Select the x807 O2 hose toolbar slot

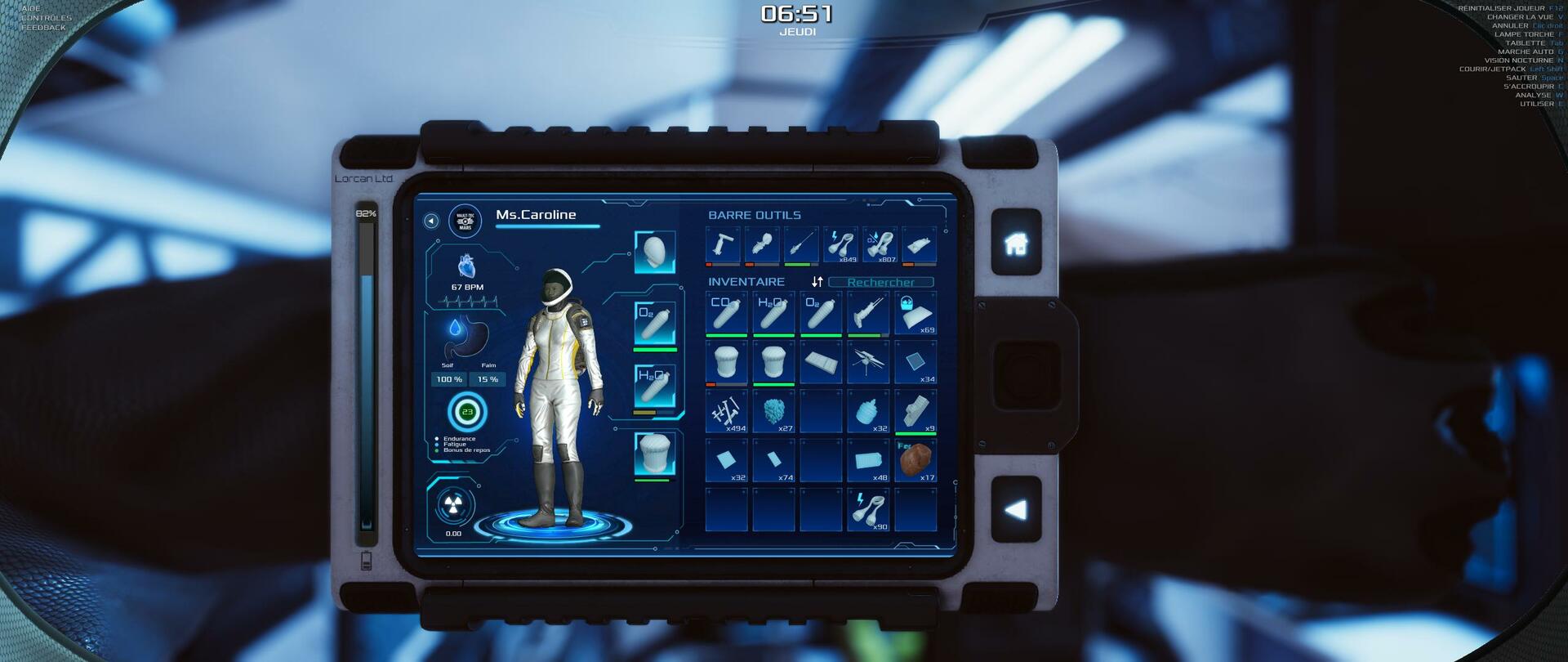(880, 245)
